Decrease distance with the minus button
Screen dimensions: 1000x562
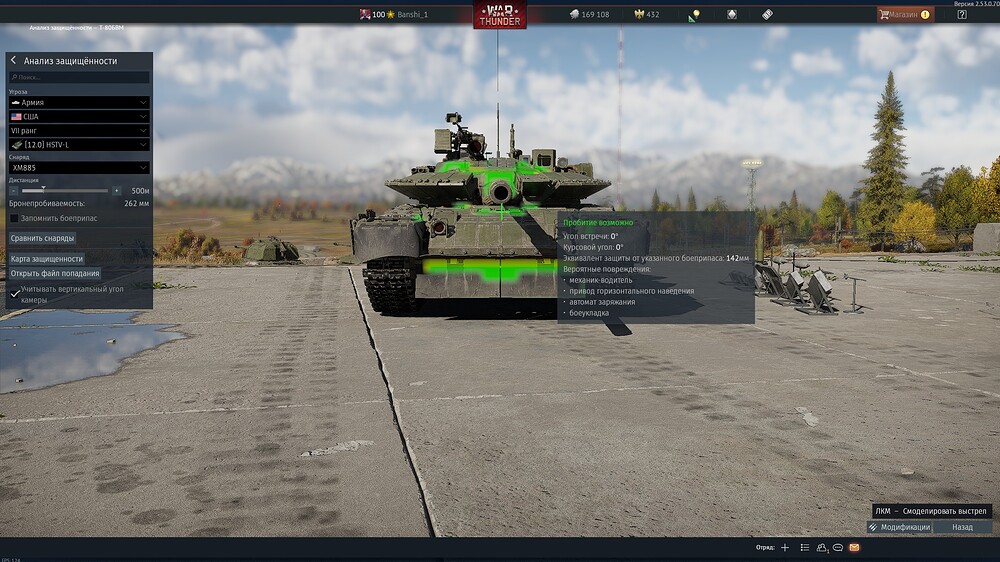coord(14,190)
